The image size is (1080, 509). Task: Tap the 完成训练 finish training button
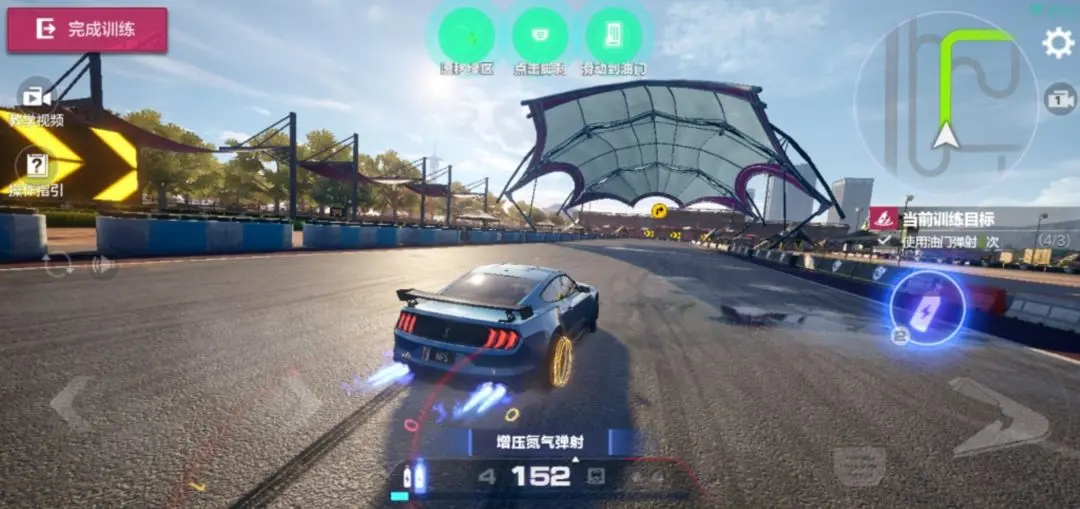coord(87,30)
